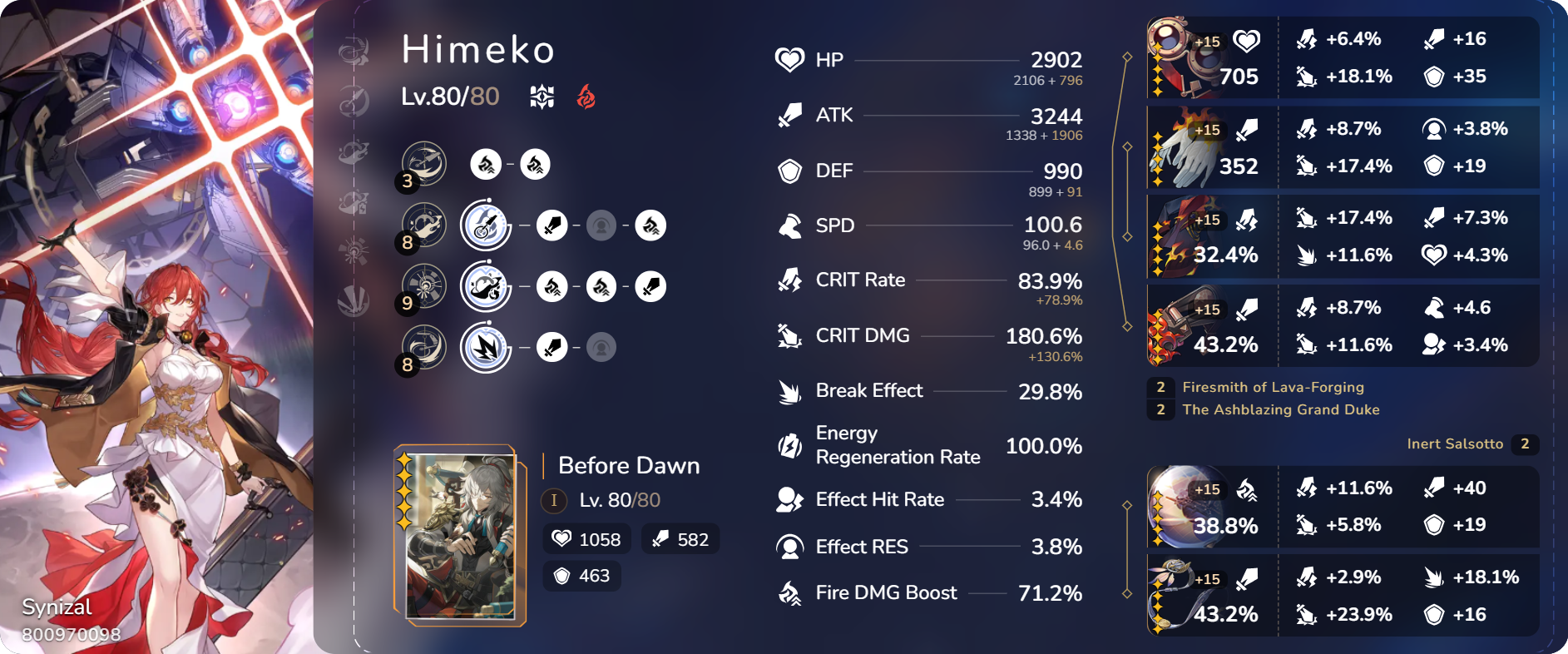Expand the Firesmith of Lava-Forging set details
The height and width of the screenshot is (654, 1568).
tap(1271, 387)
